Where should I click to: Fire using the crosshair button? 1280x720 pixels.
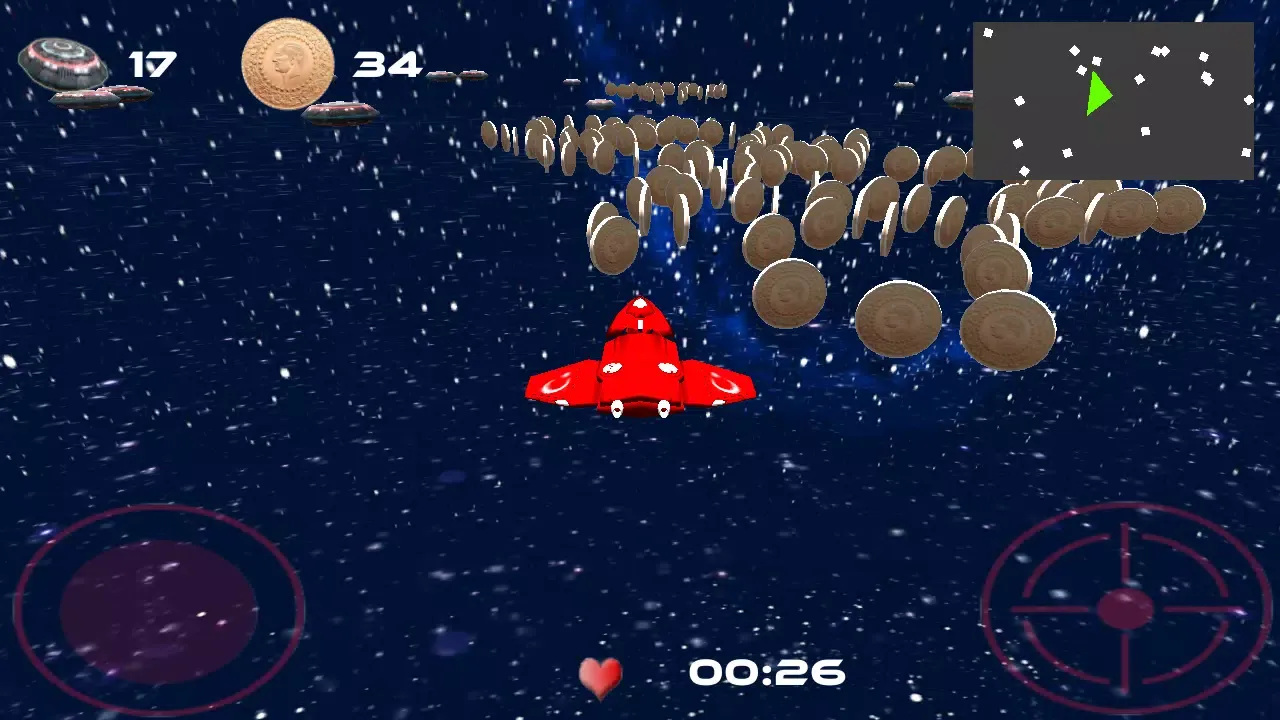tap(1125, 608)
